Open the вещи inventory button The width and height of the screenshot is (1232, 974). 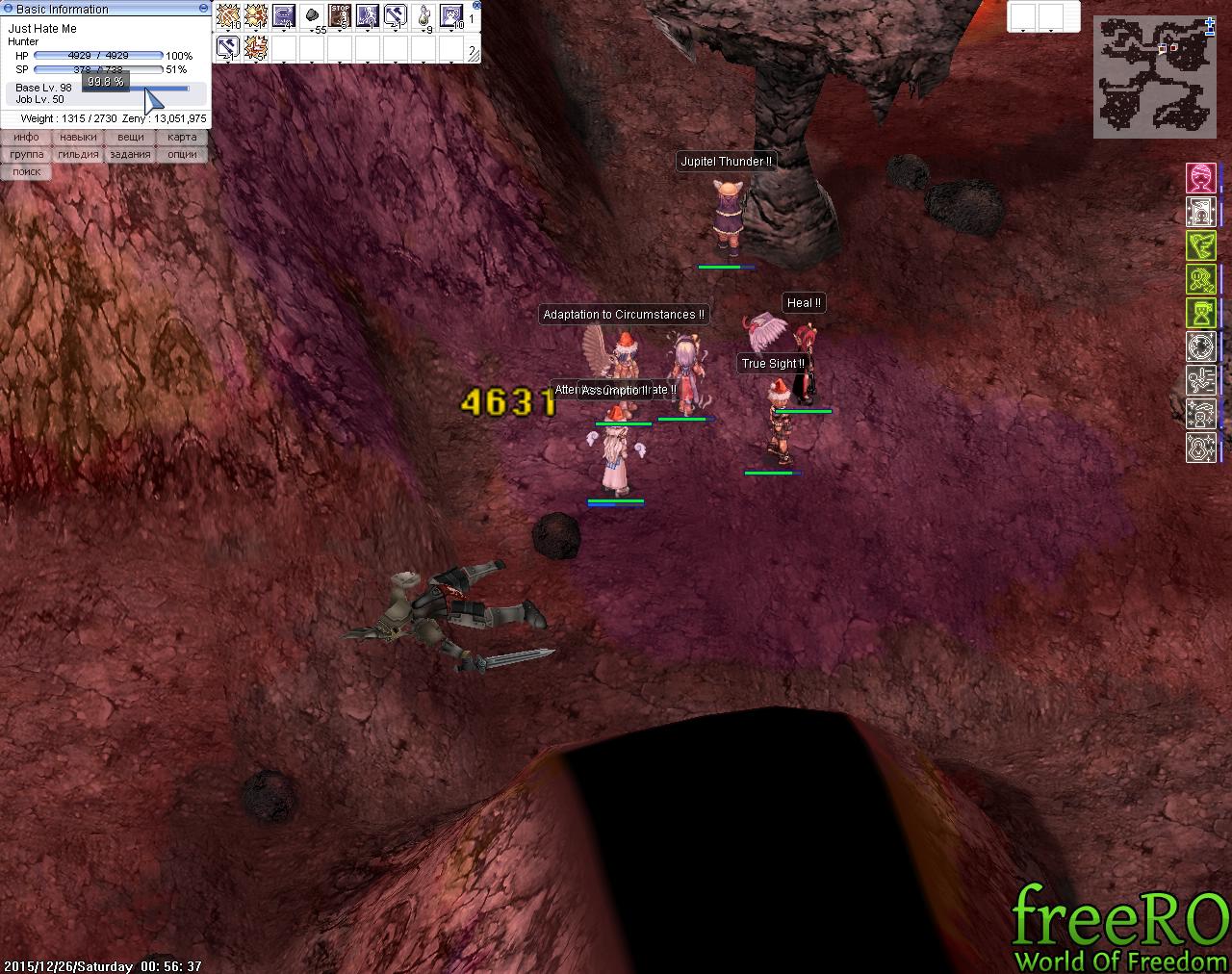130,138
